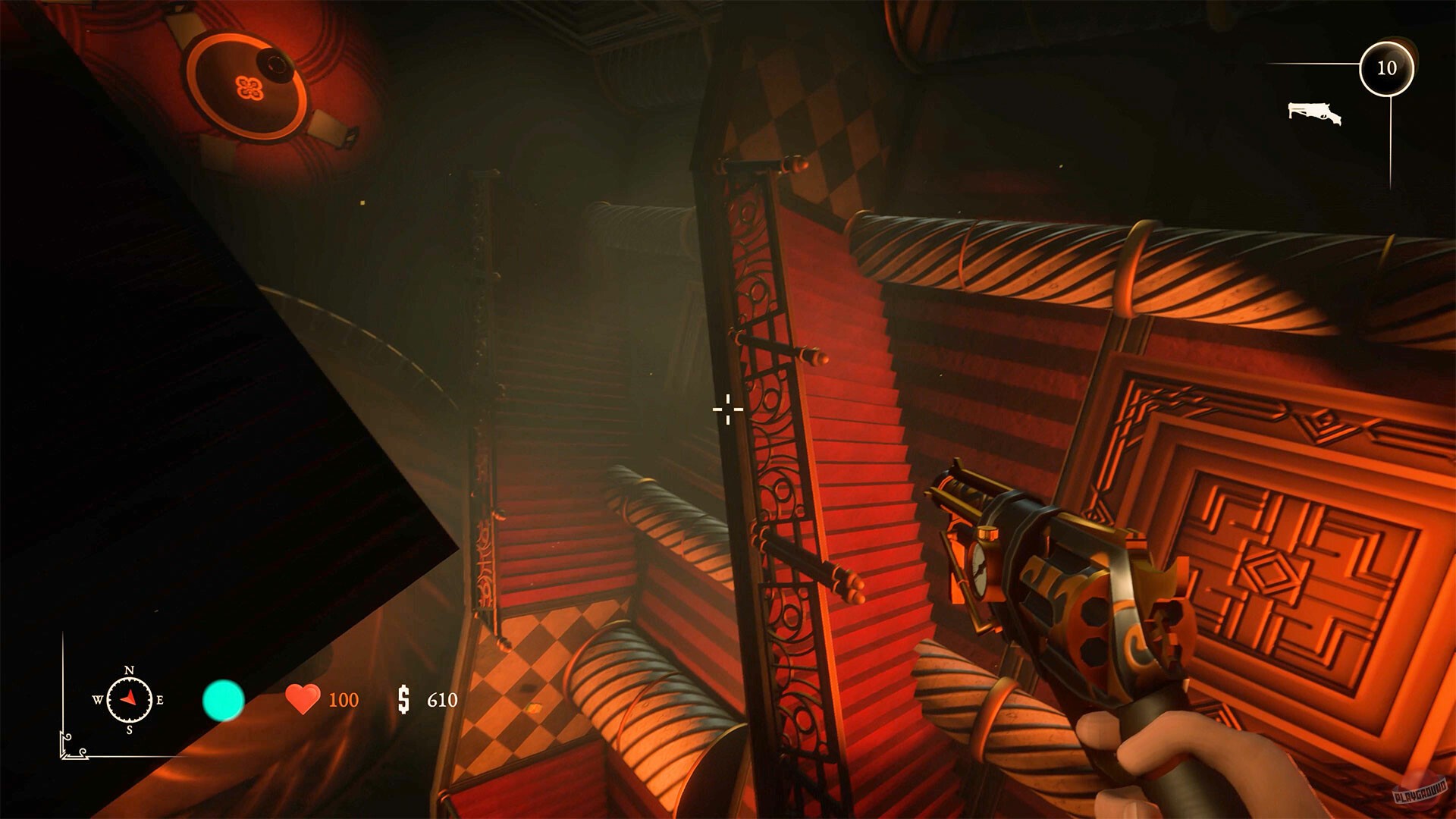Click the E marker on the compass
This screenshot has height=819, width=1456.
(159, 699)
